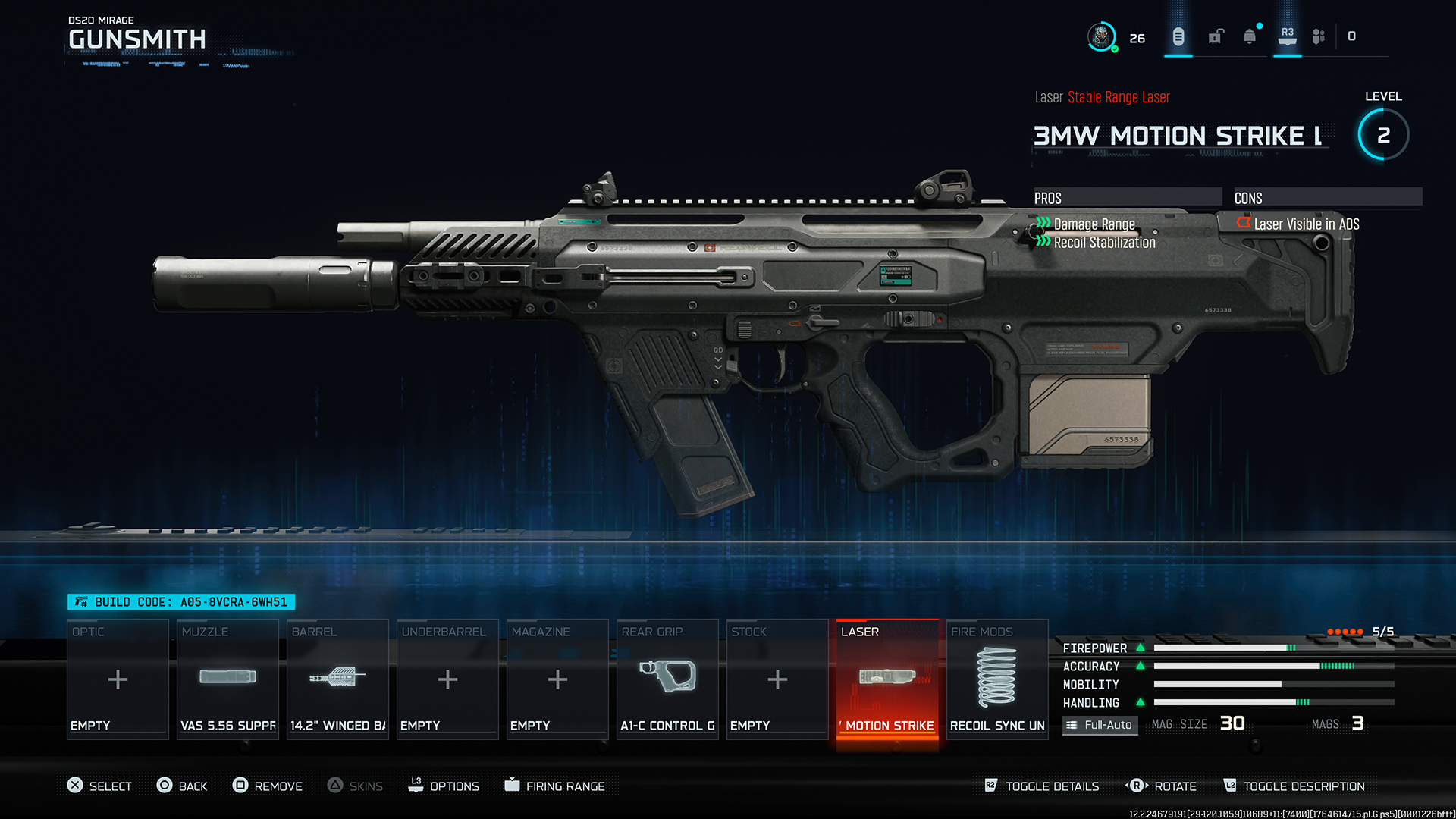The width and height of the screenshot is (1456, 819).
Task: Toggle weapon details
Action: coord(1042,786)
